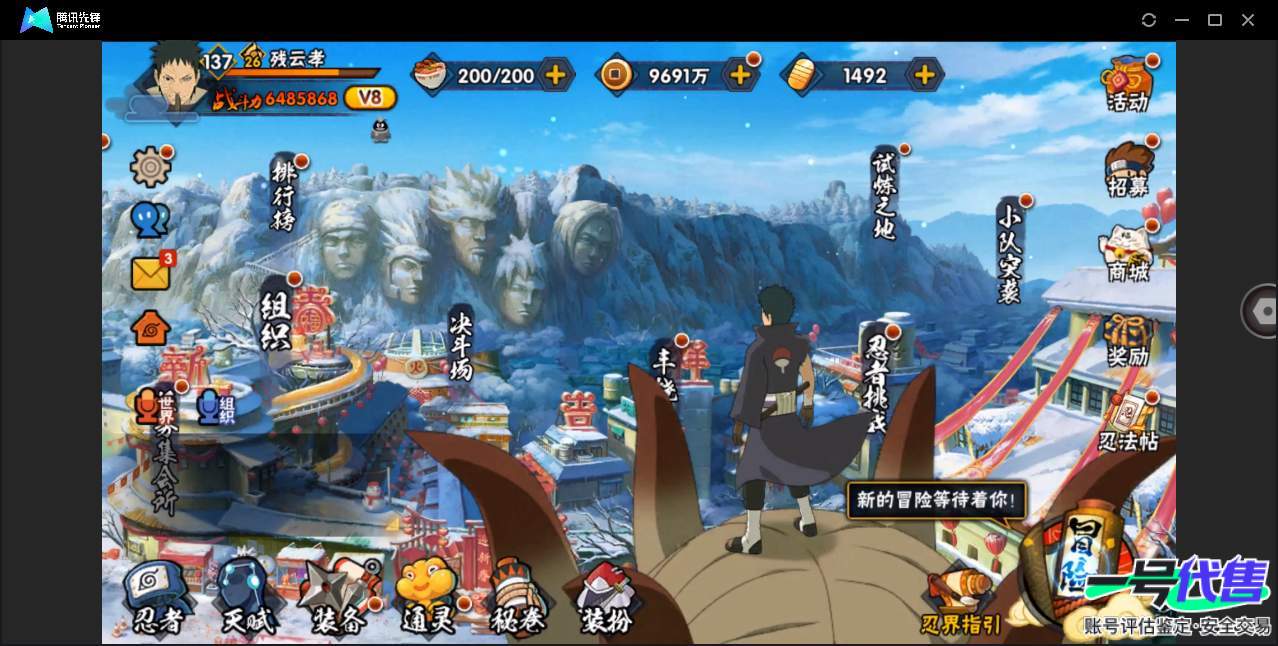The width and height of the screenshot is (1278, 646).
Task: Open the 忍者 ninja menu
Action: (158, 597)
